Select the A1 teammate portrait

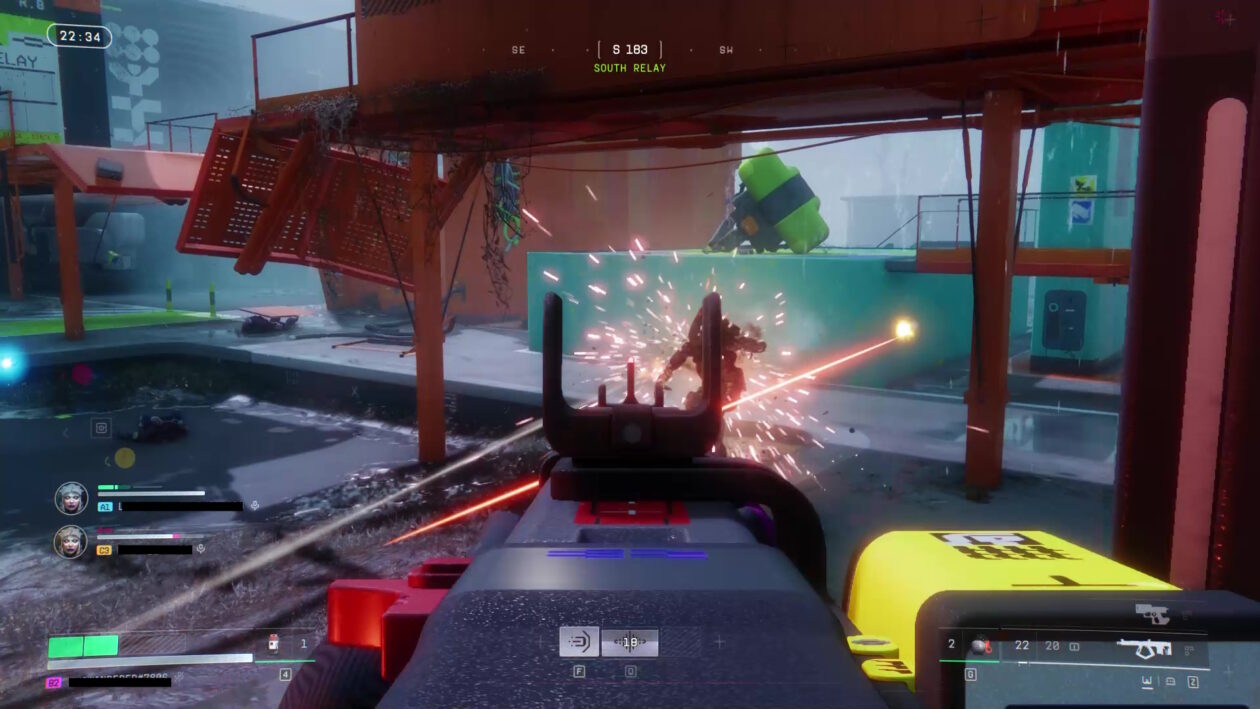[71, 497]
